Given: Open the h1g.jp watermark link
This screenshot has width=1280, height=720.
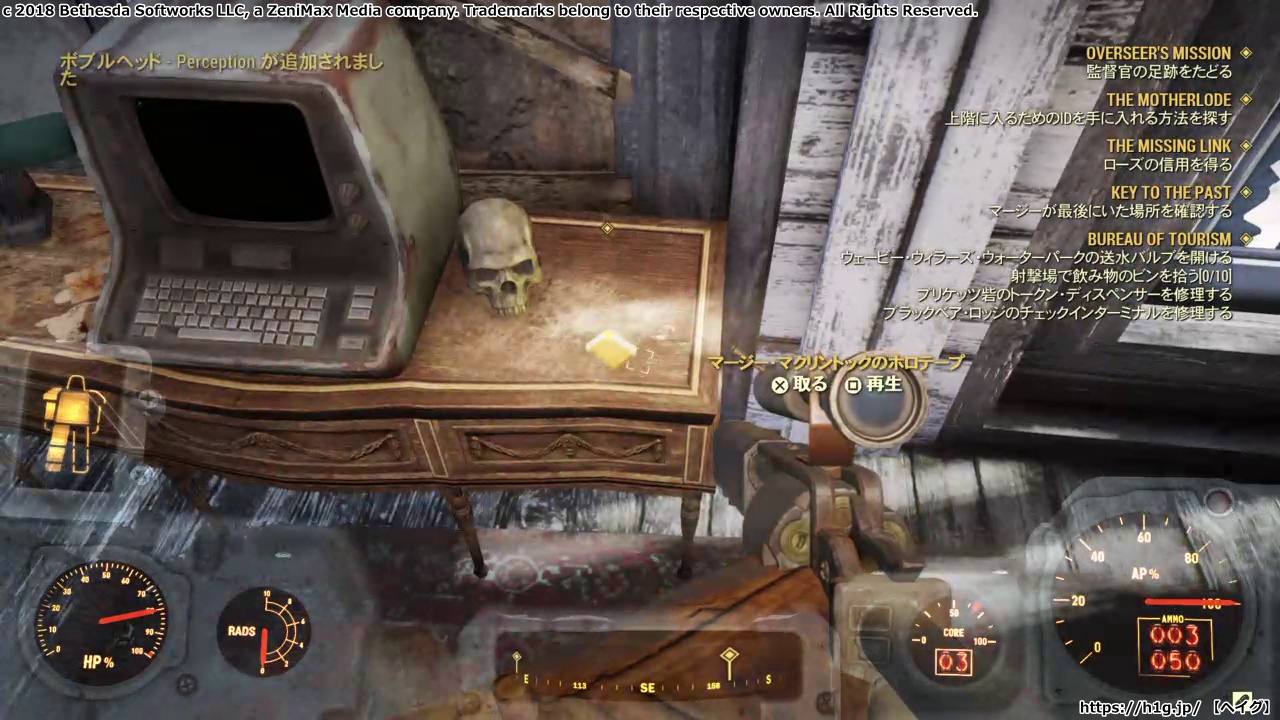Looking at the screenshot, I should tap(1139, 708).
